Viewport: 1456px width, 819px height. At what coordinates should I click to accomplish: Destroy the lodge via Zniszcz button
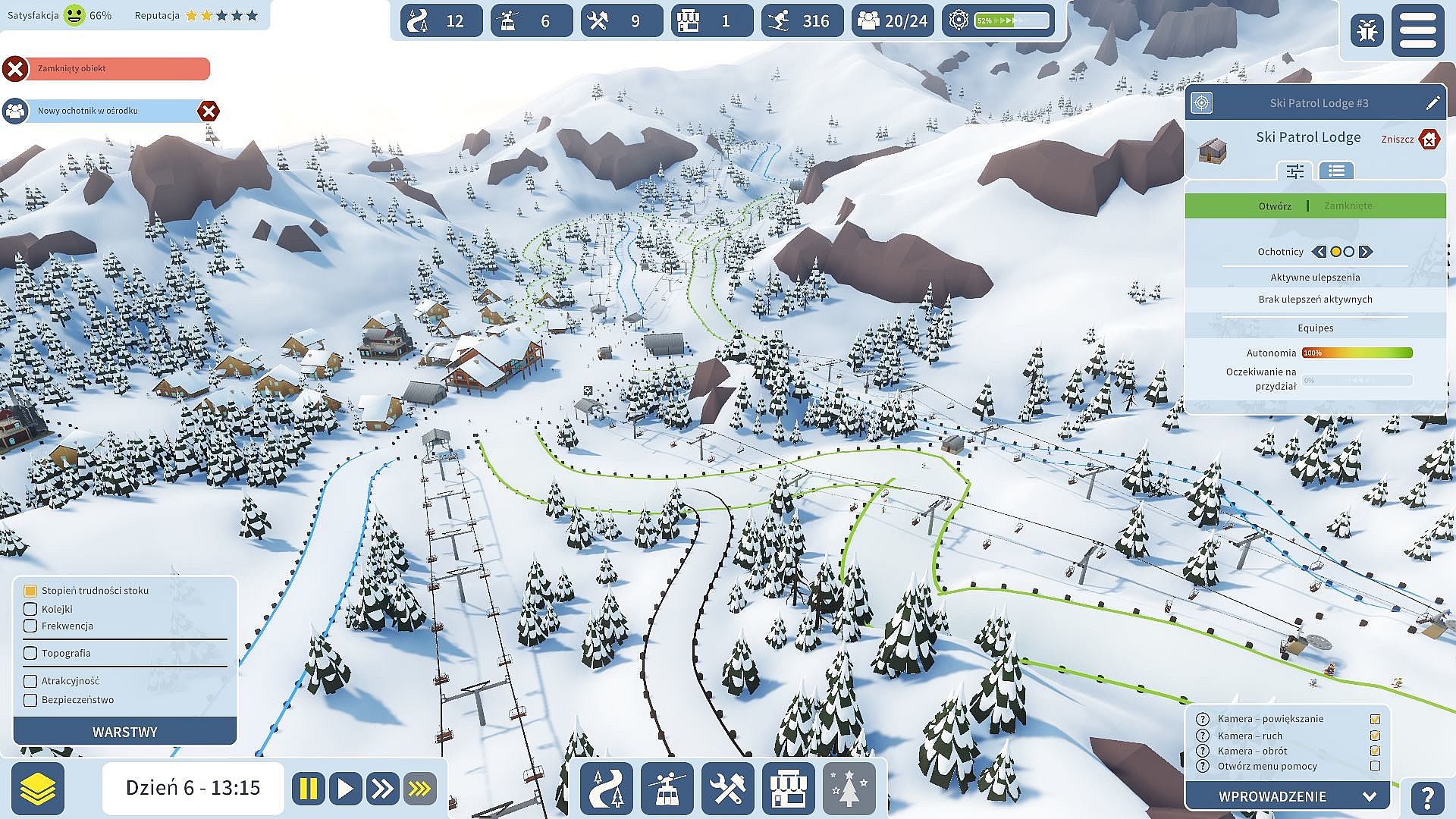[x=1428, y=140]
